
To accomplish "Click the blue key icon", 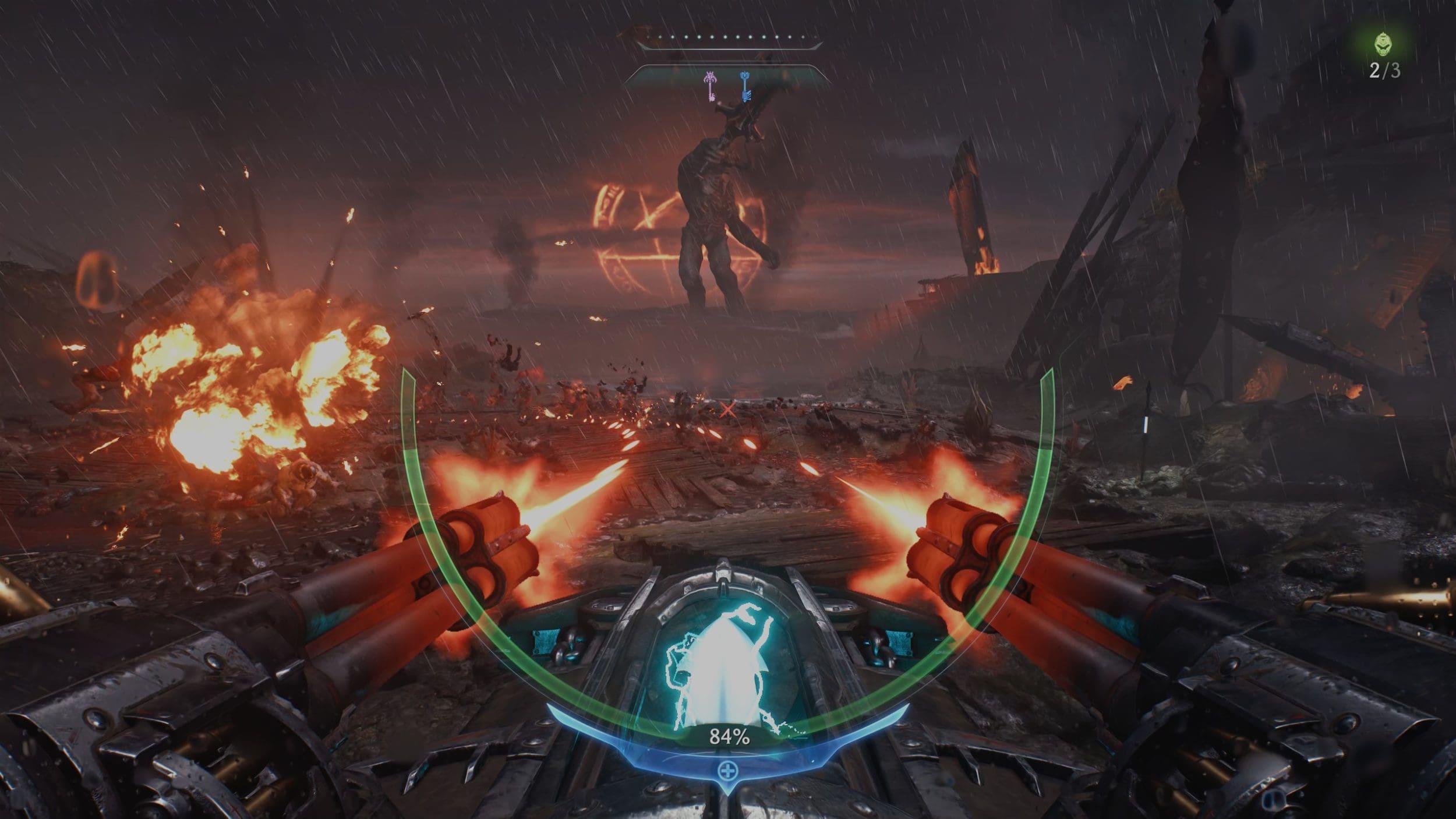I will (745, 86).
